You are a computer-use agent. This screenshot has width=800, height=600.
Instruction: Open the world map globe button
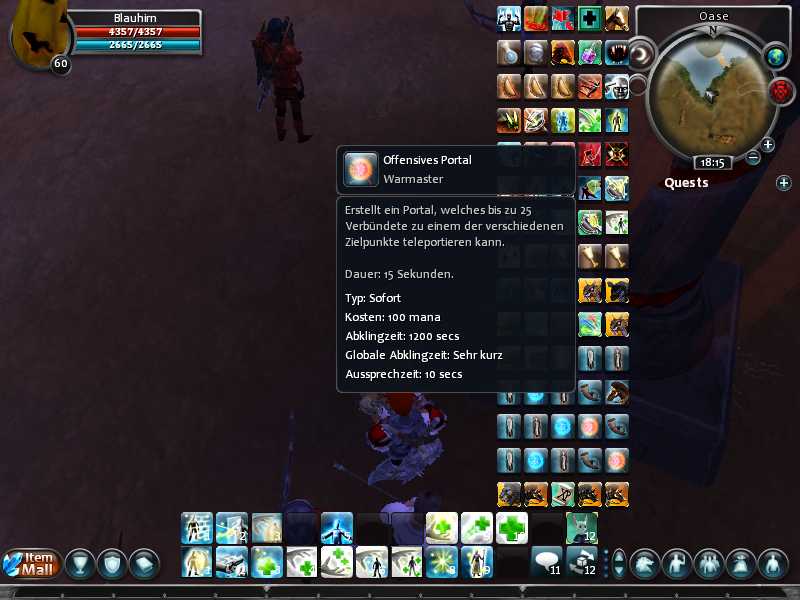pos(776,57)
